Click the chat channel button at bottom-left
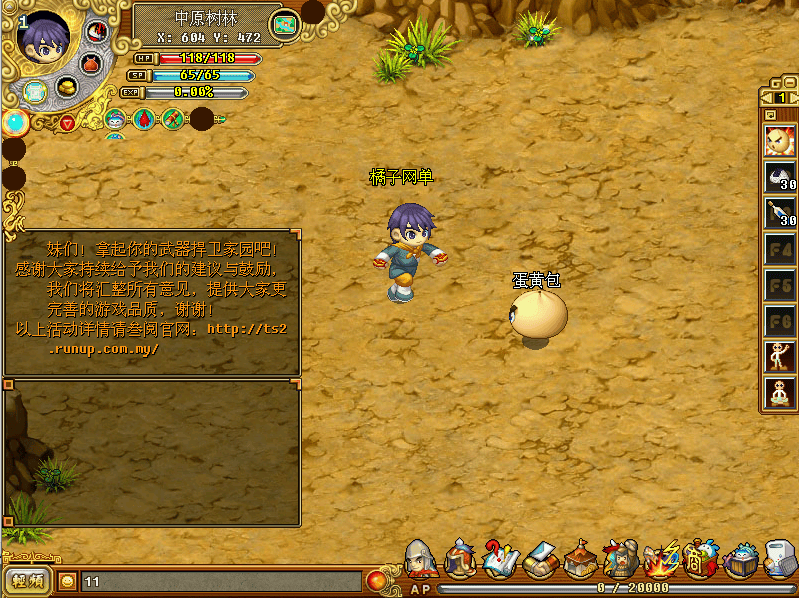 pyautogui.click(x=27, y=581)
